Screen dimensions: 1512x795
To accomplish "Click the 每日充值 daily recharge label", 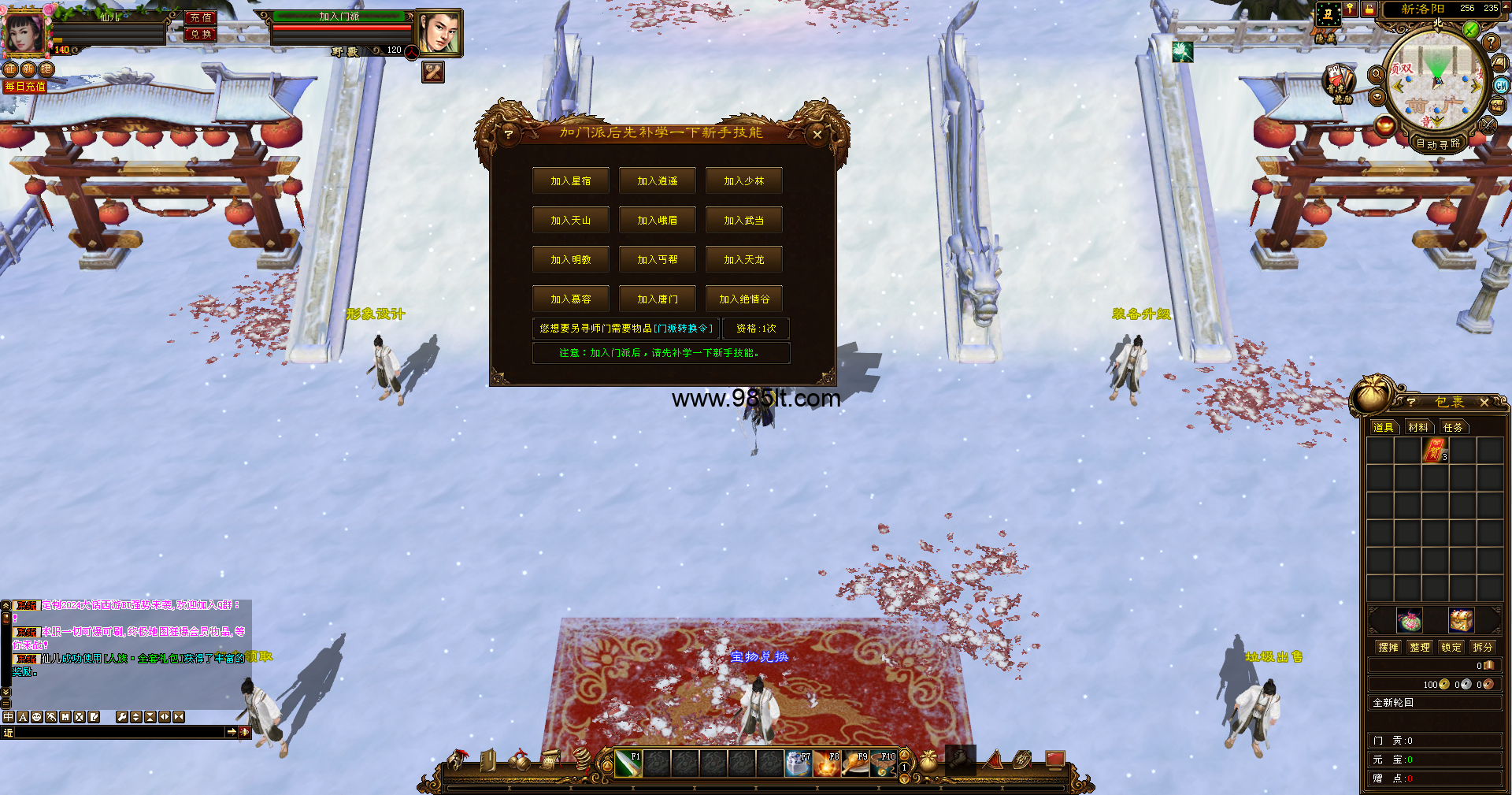I will click(x=25, y=87).
